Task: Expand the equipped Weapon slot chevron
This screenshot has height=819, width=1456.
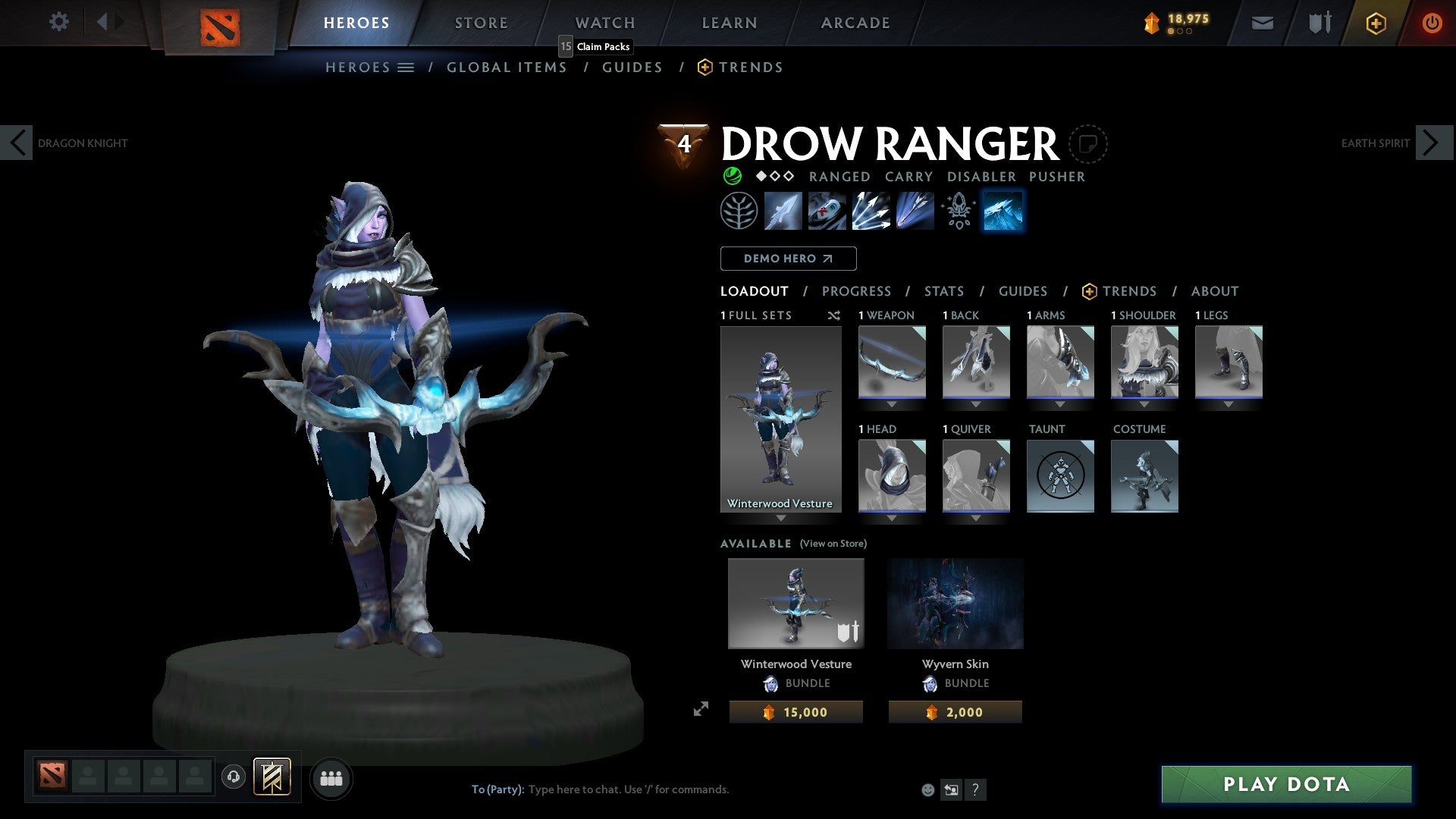Action: (x=892, y=404)
